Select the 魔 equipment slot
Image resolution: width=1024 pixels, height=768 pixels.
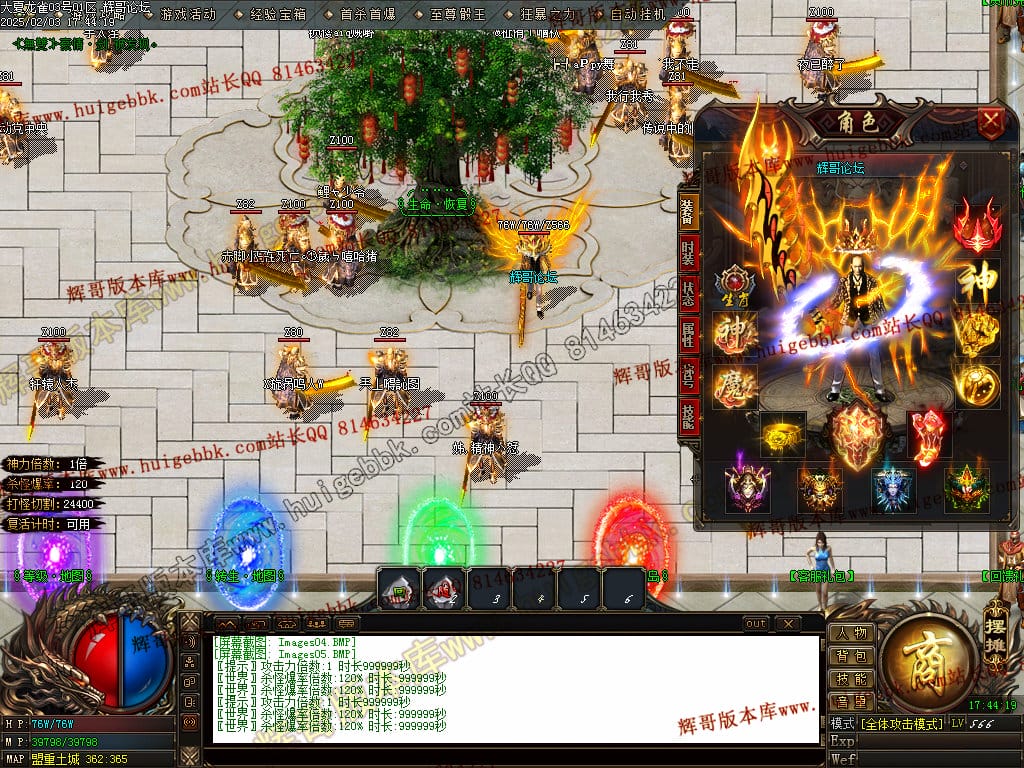(735, 385)
